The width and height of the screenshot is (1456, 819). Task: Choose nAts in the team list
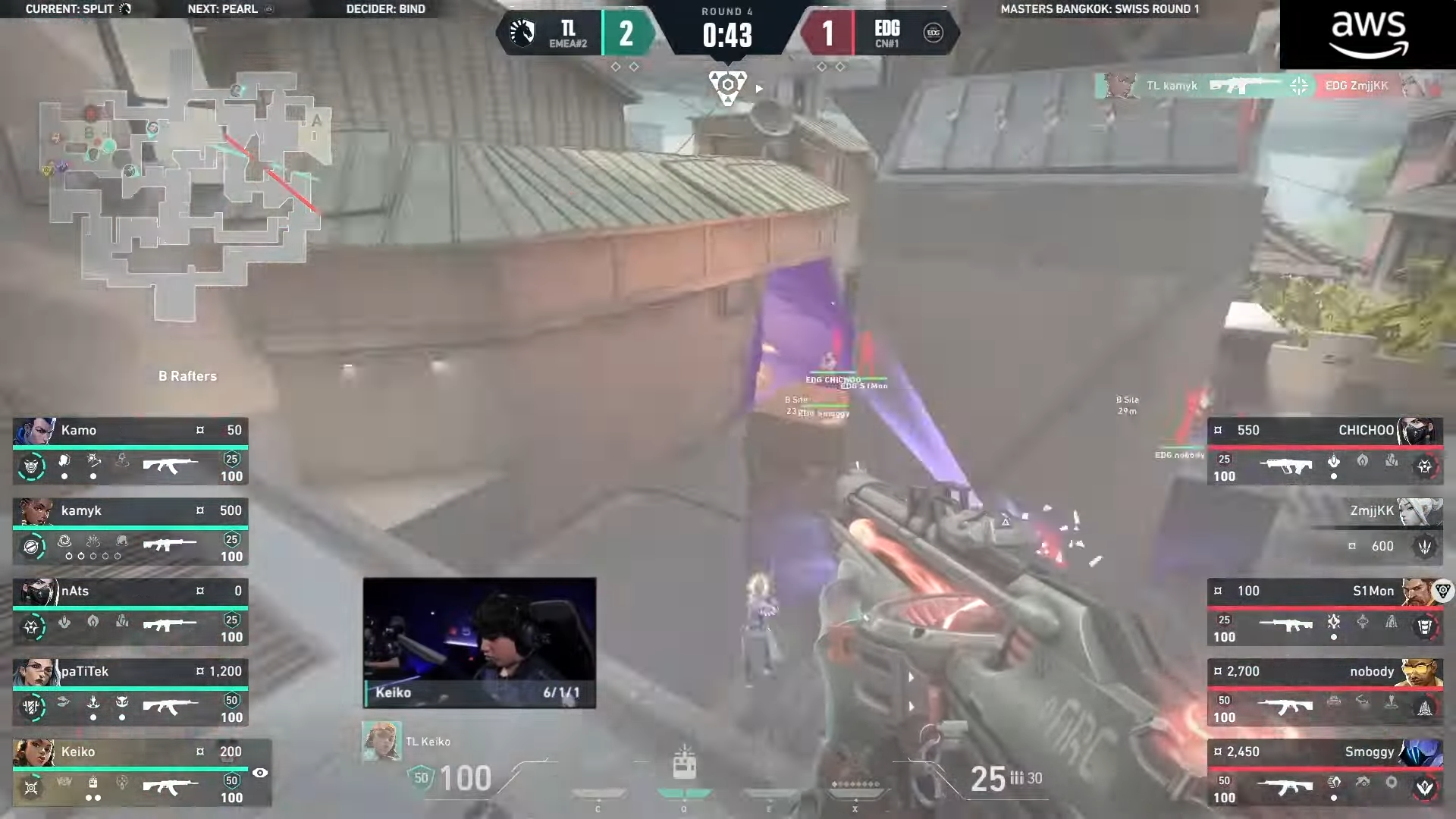(x=130, y=613)
